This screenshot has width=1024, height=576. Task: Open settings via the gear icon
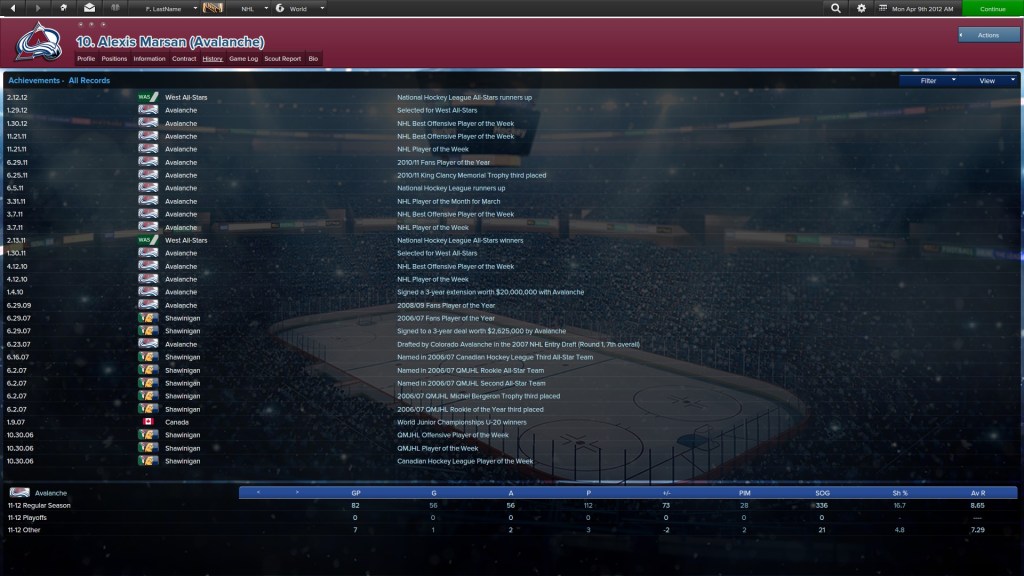(x=862, y=8)
